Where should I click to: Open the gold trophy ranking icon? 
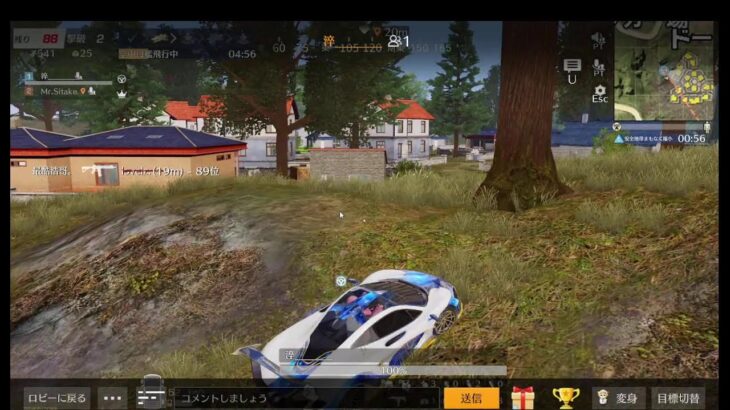point(565,398)
